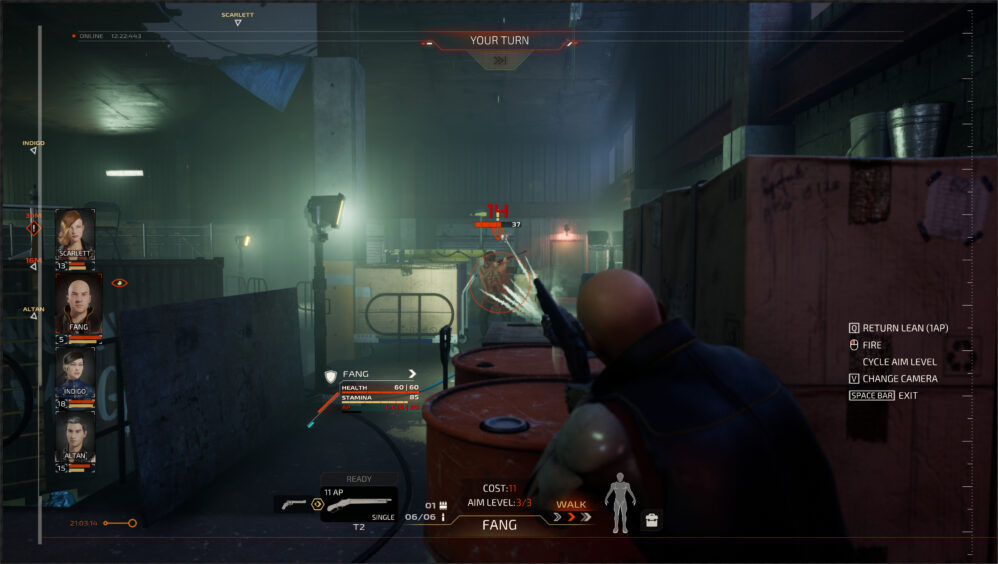Viewport: 998px width, 564px height.
Task: Click the Scarlett offscreen marker at top
Action: (237, 19)
